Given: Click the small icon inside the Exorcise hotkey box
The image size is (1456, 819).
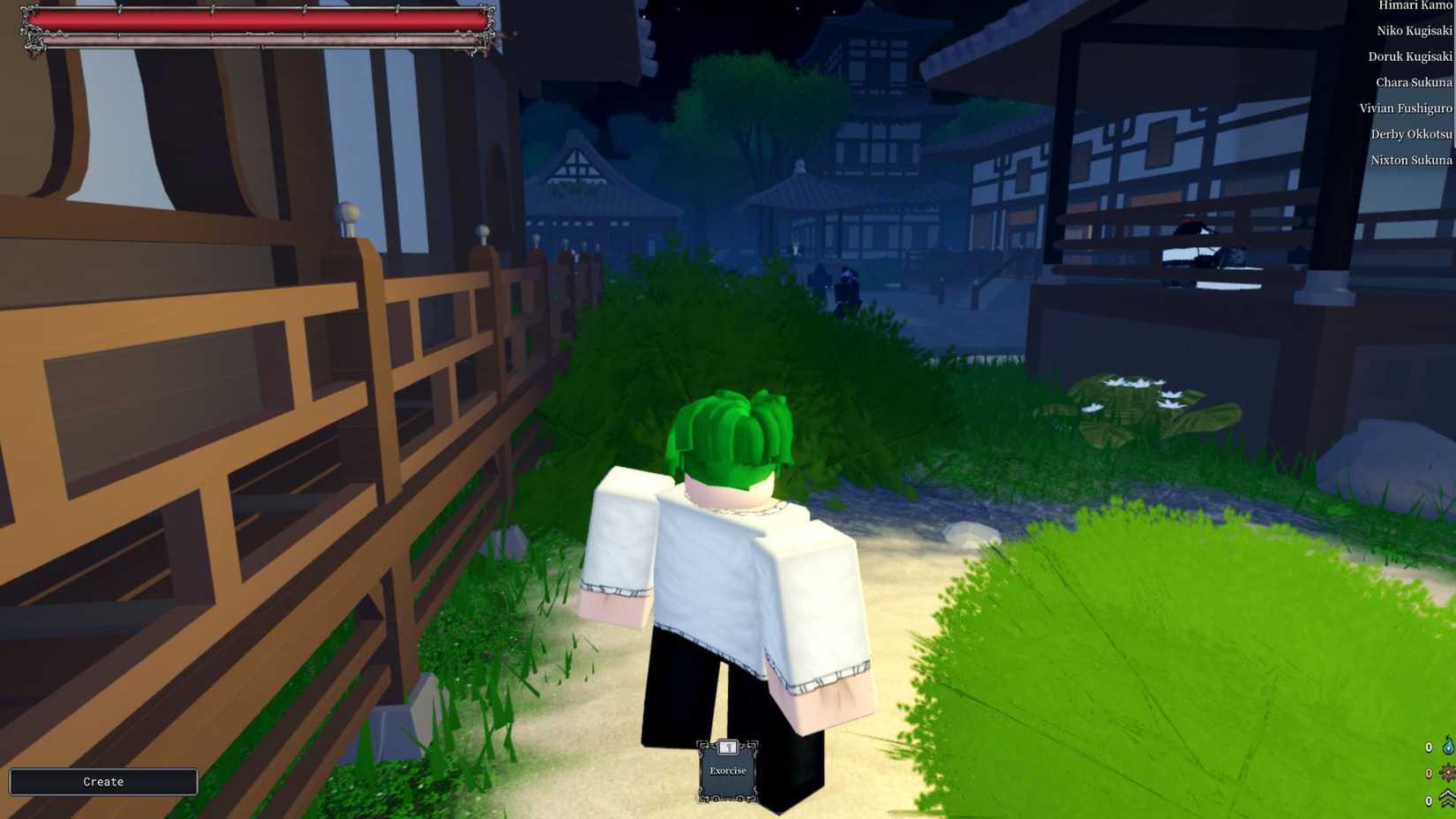Looking at the screenshot, I should [728, 747].
